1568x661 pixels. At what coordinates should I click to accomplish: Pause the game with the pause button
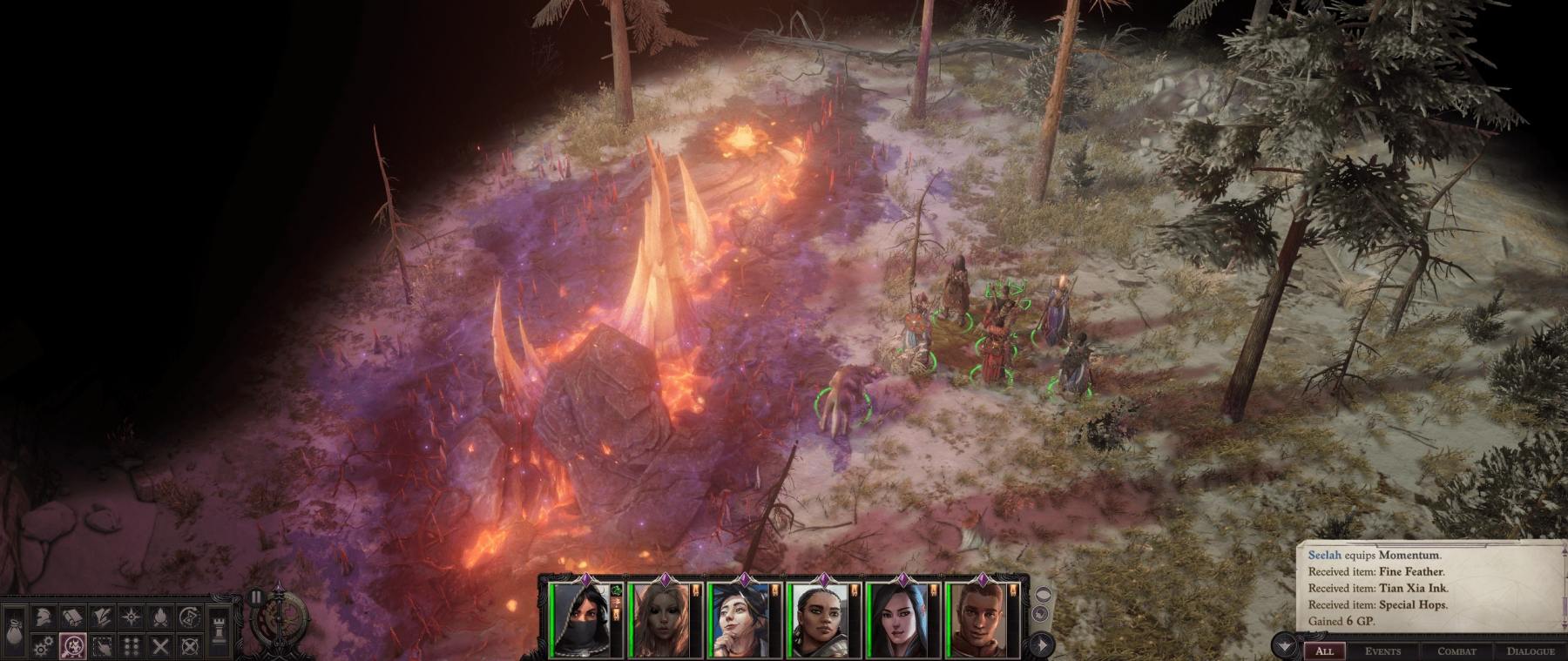click(255, 597)
